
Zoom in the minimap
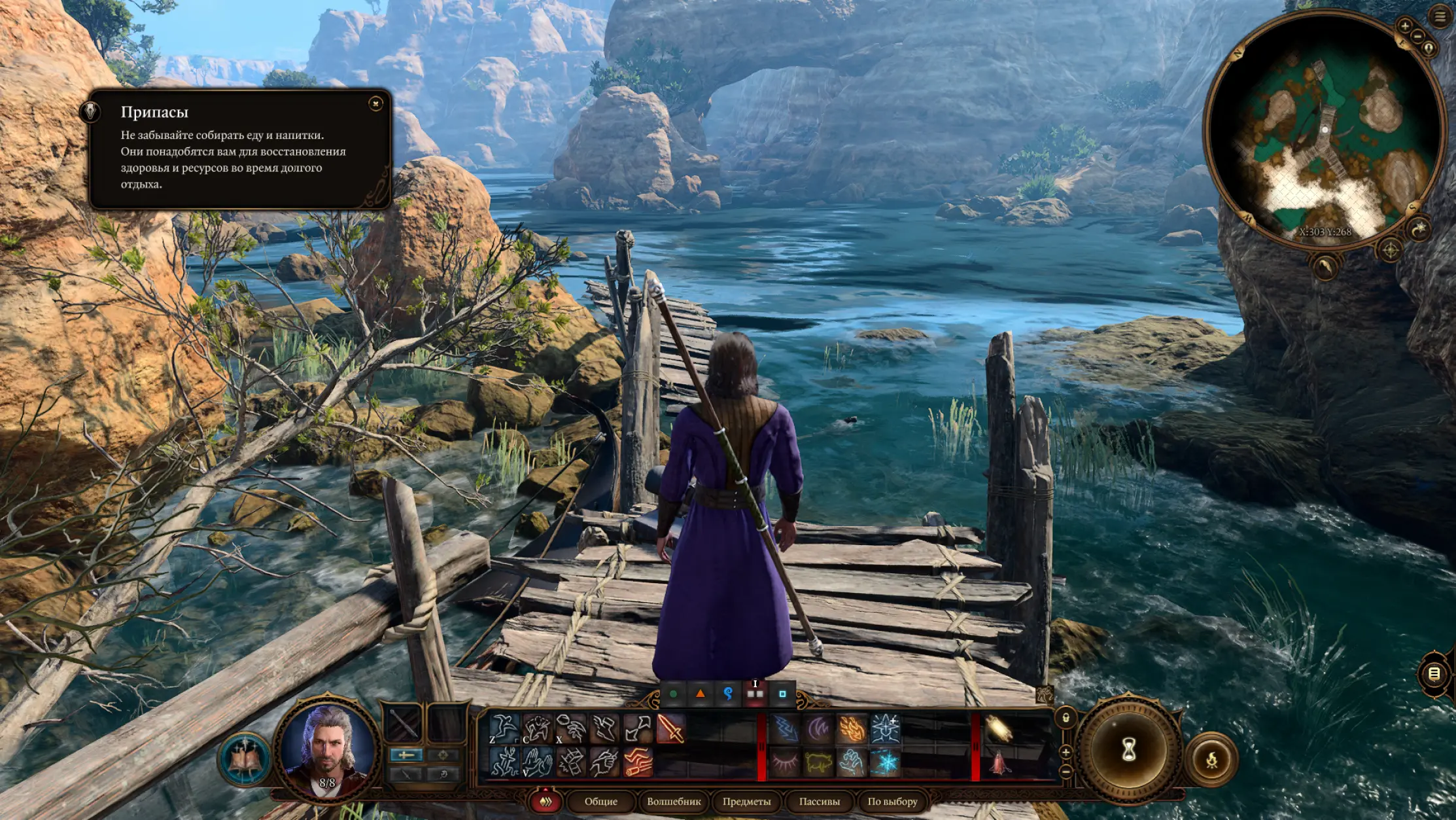point(1404,26)
